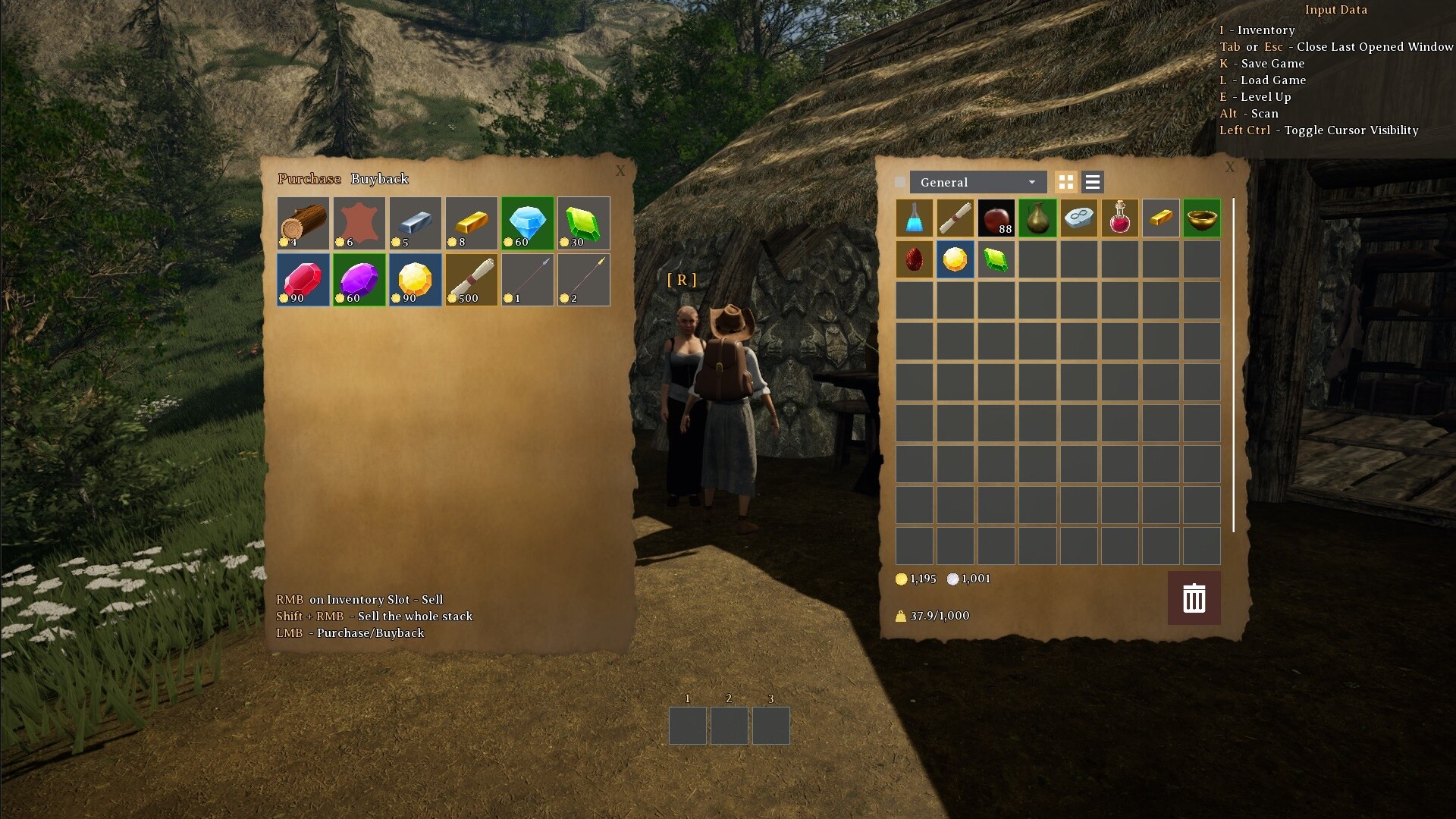Select the apple stack of 88

pos(996,218)
